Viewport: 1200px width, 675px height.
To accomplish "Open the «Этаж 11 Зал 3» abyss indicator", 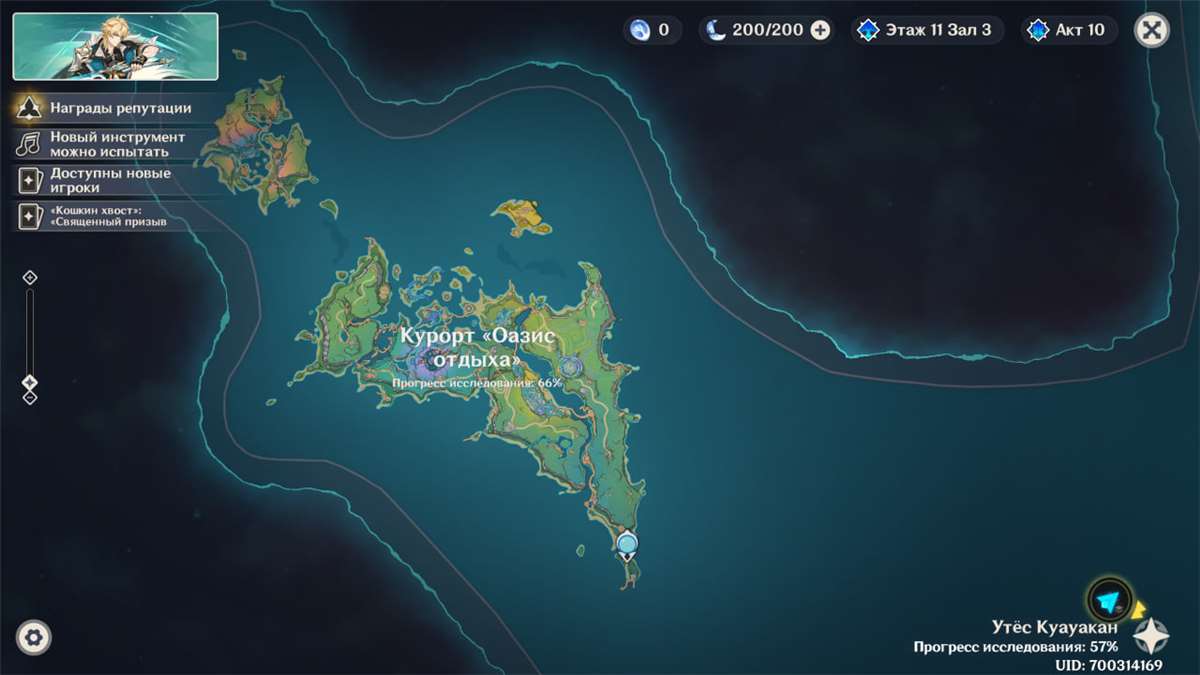I will coord(926,30).
